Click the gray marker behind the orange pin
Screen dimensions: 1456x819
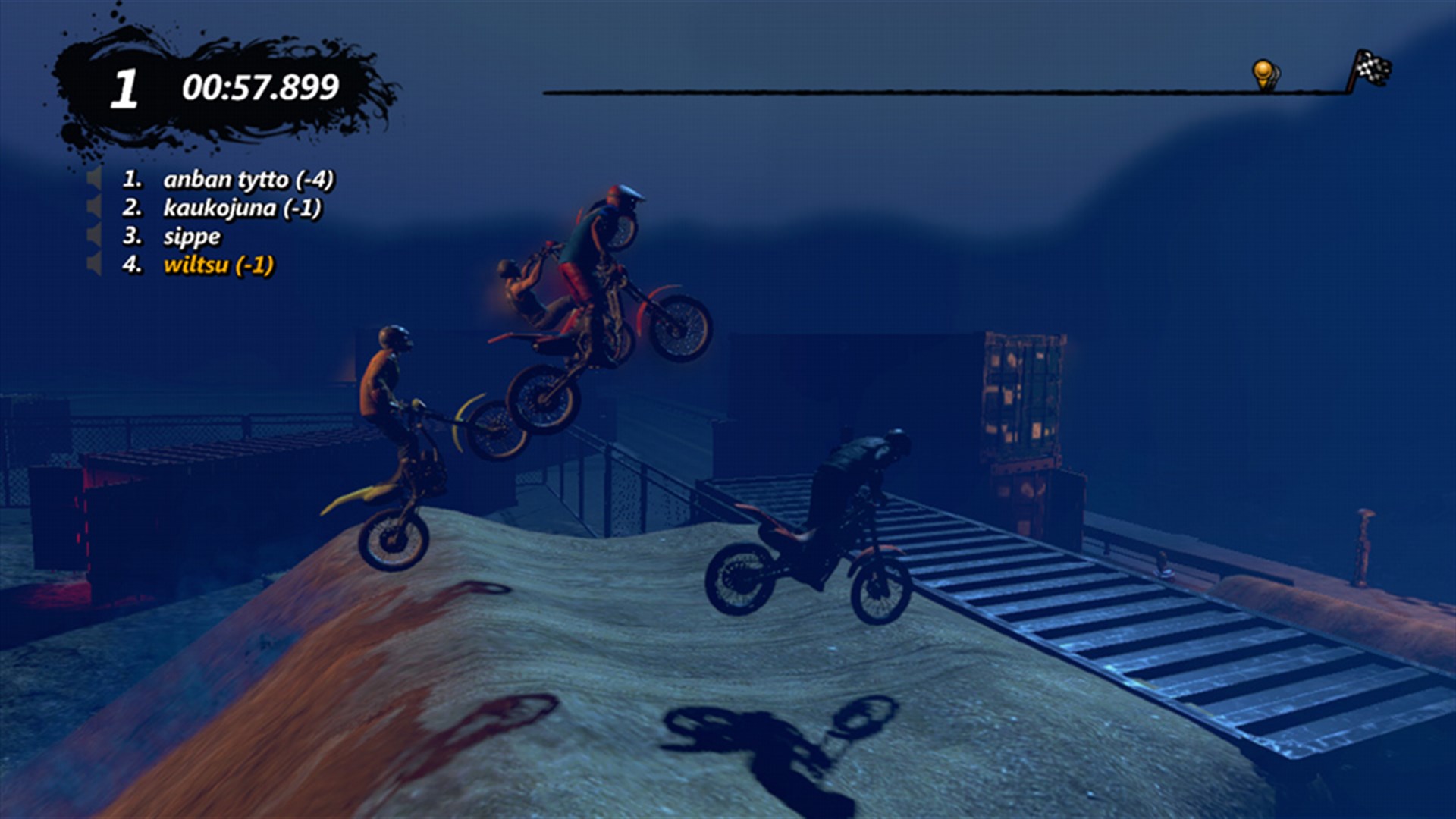click(1276, 72)
